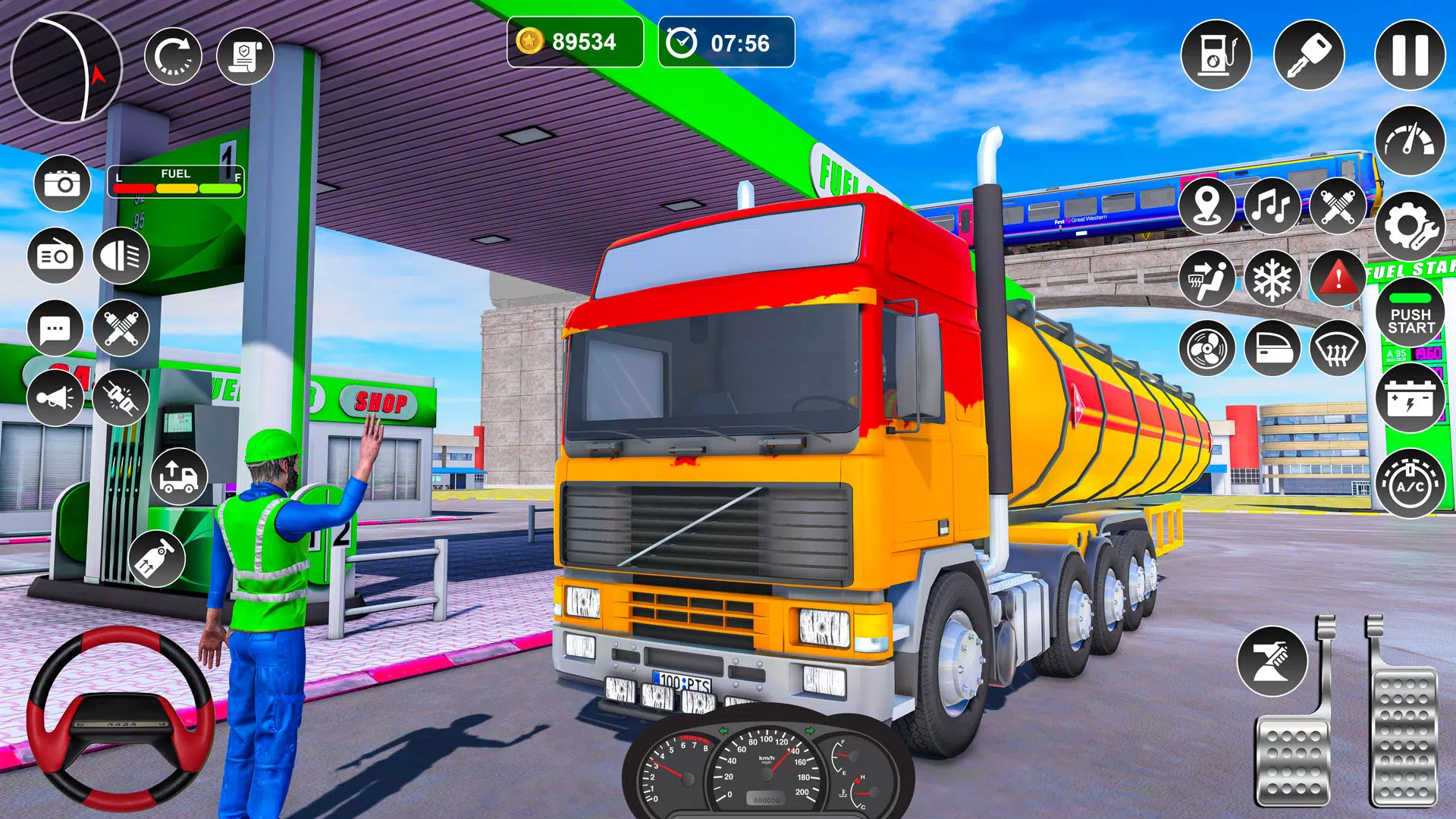Toggle the snowflake cooling button
The height and width of the screenshot is (819, 1456).
tap(1272, 278)
